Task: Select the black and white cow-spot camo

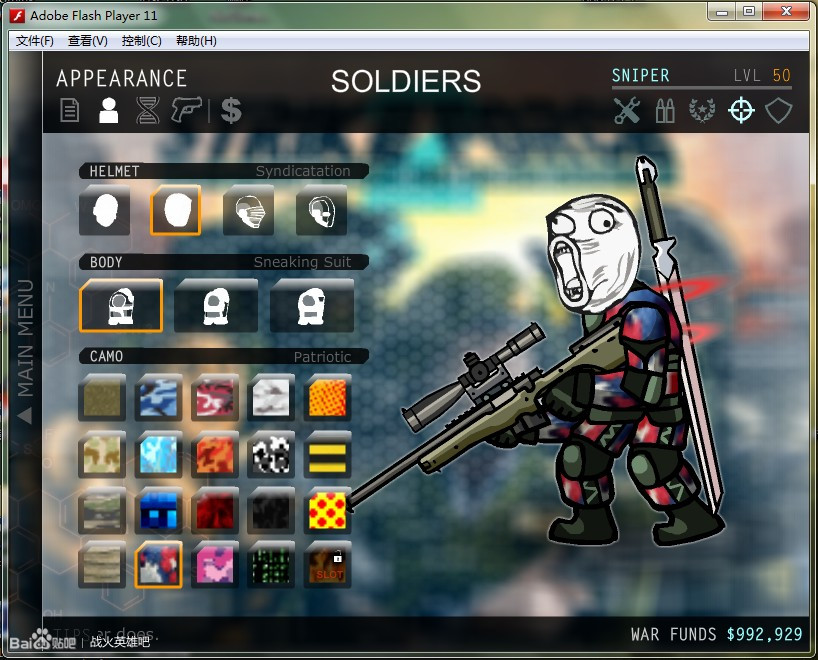Action: 272,454
